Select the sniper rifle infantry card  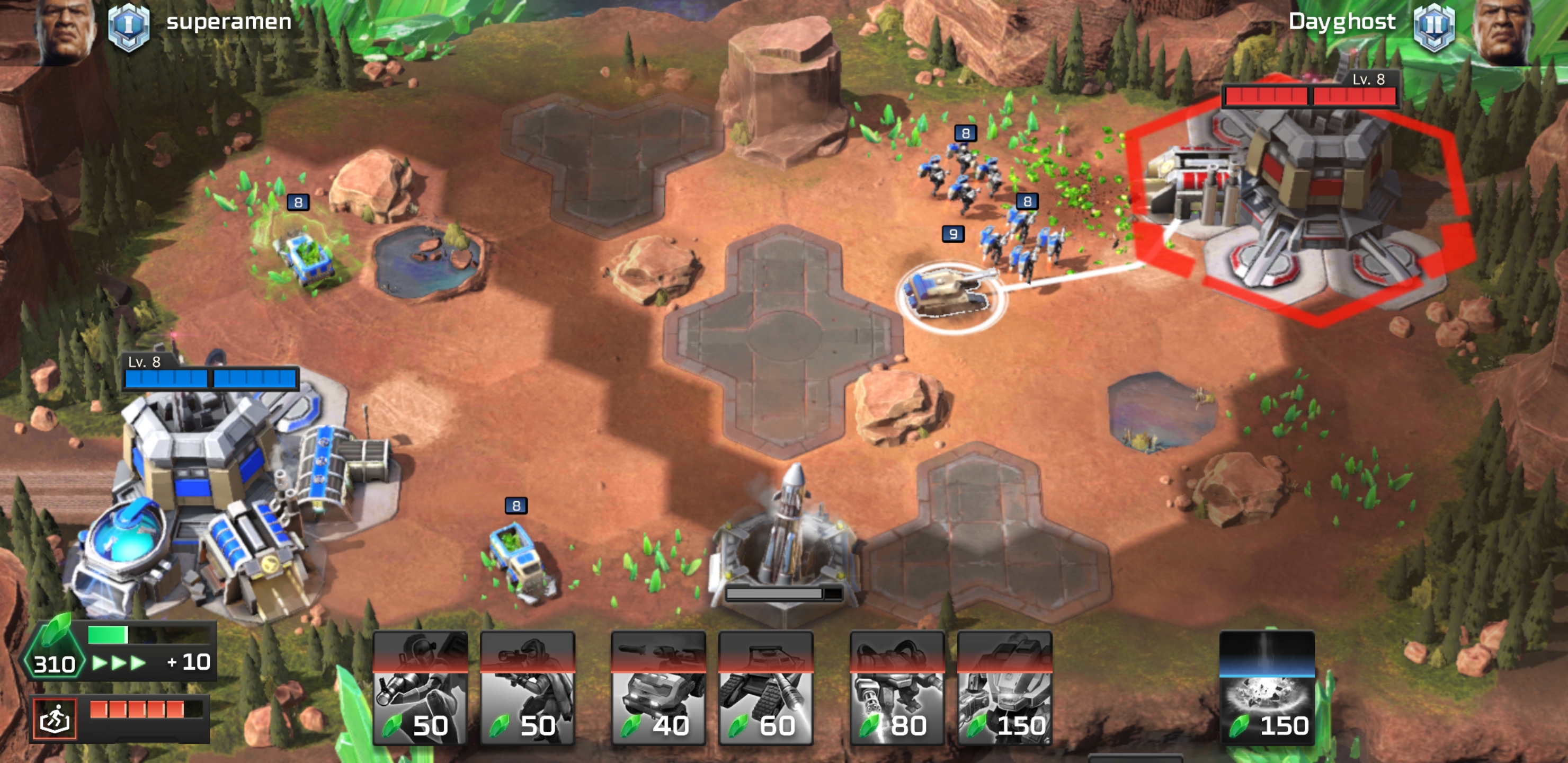(527, 688)
